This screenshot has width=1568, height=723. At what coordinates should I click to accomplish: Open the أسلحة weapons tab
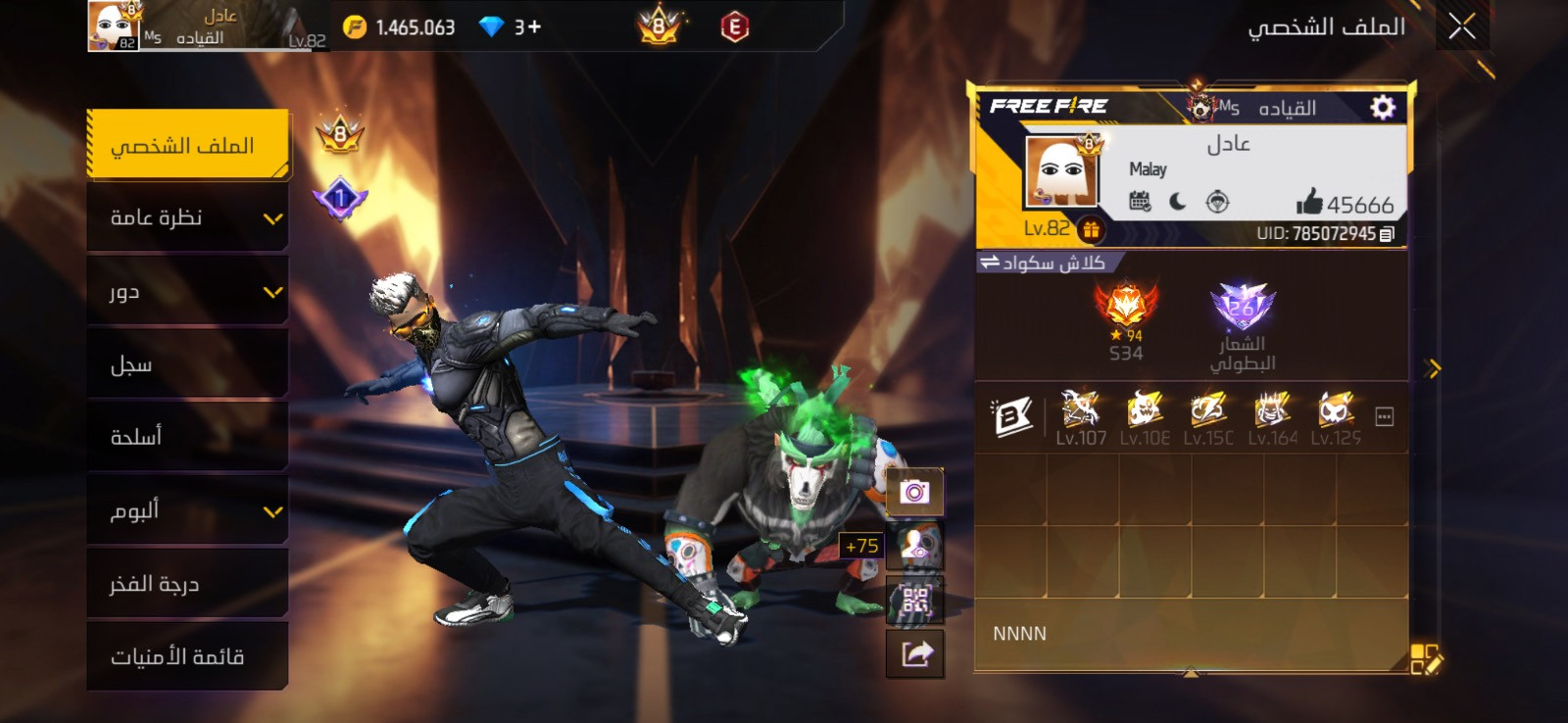point(187,437)
